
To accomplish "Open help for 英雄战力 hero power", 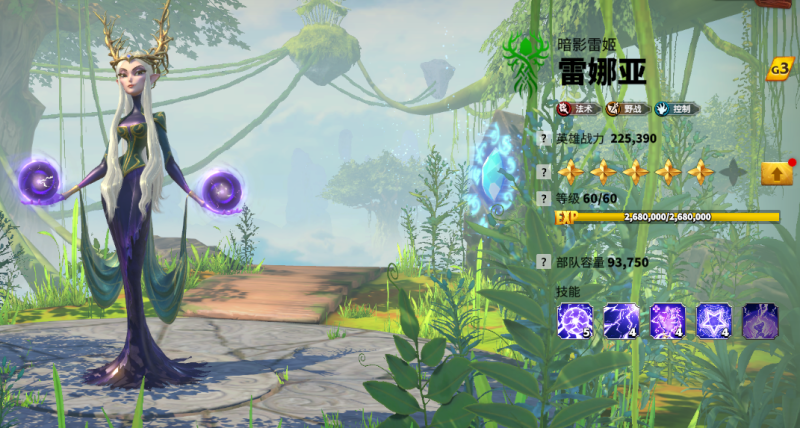I will (543, 139).
